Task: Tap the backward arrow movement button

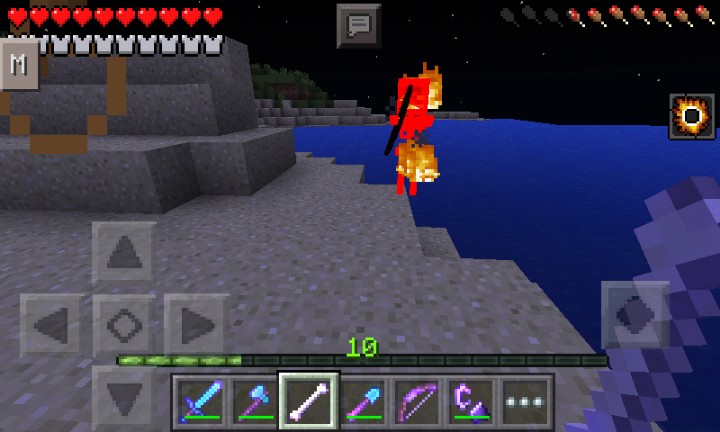Action: 124,397
